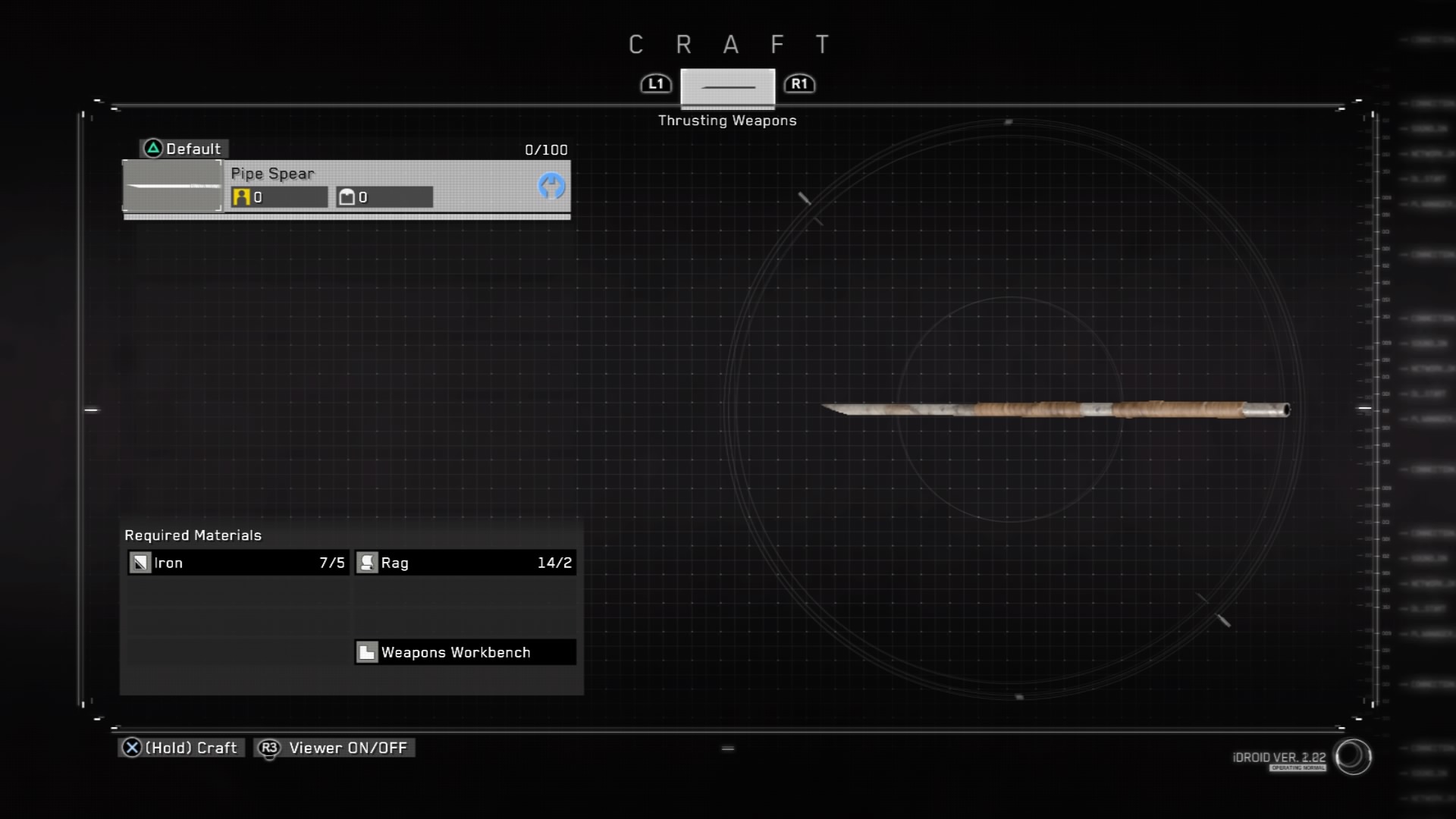Select the Iron required material

click(x=237, y=563)
